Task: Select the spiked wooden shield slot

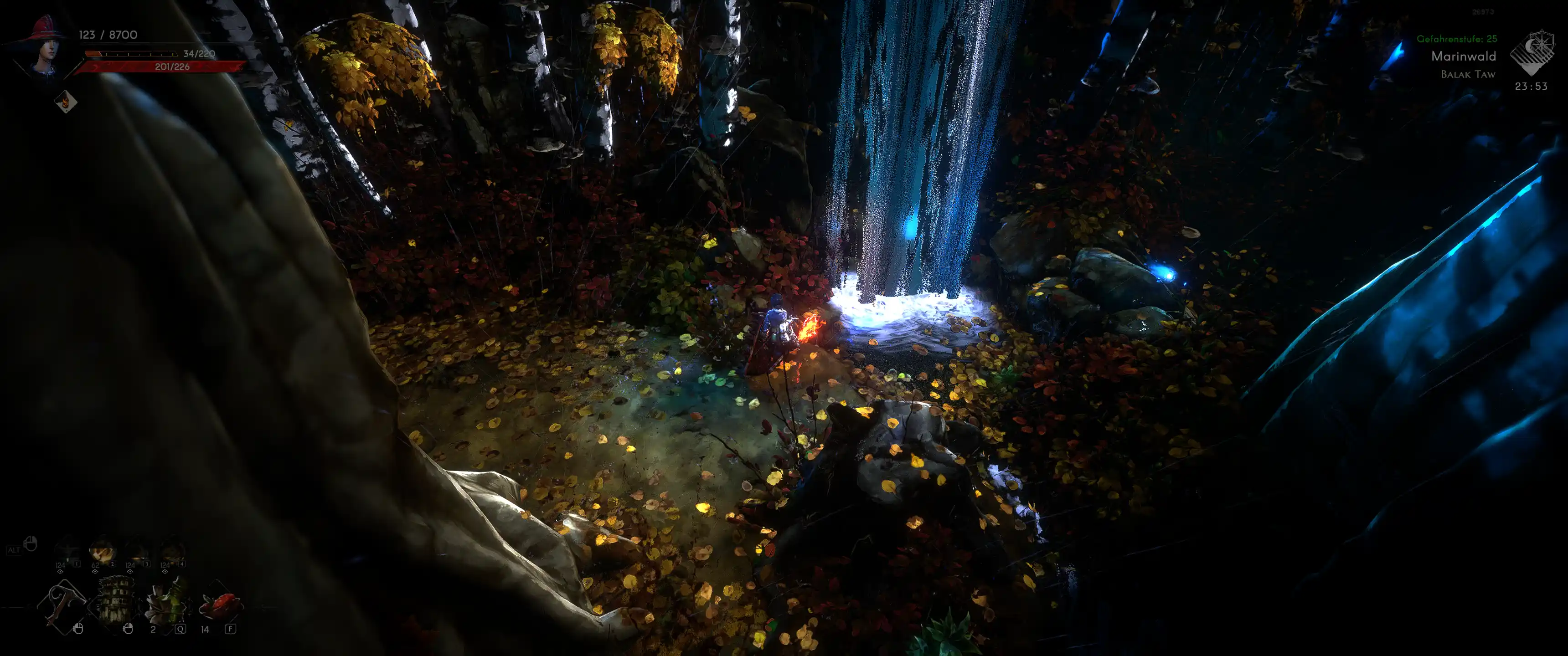Action: pos(115,600)
